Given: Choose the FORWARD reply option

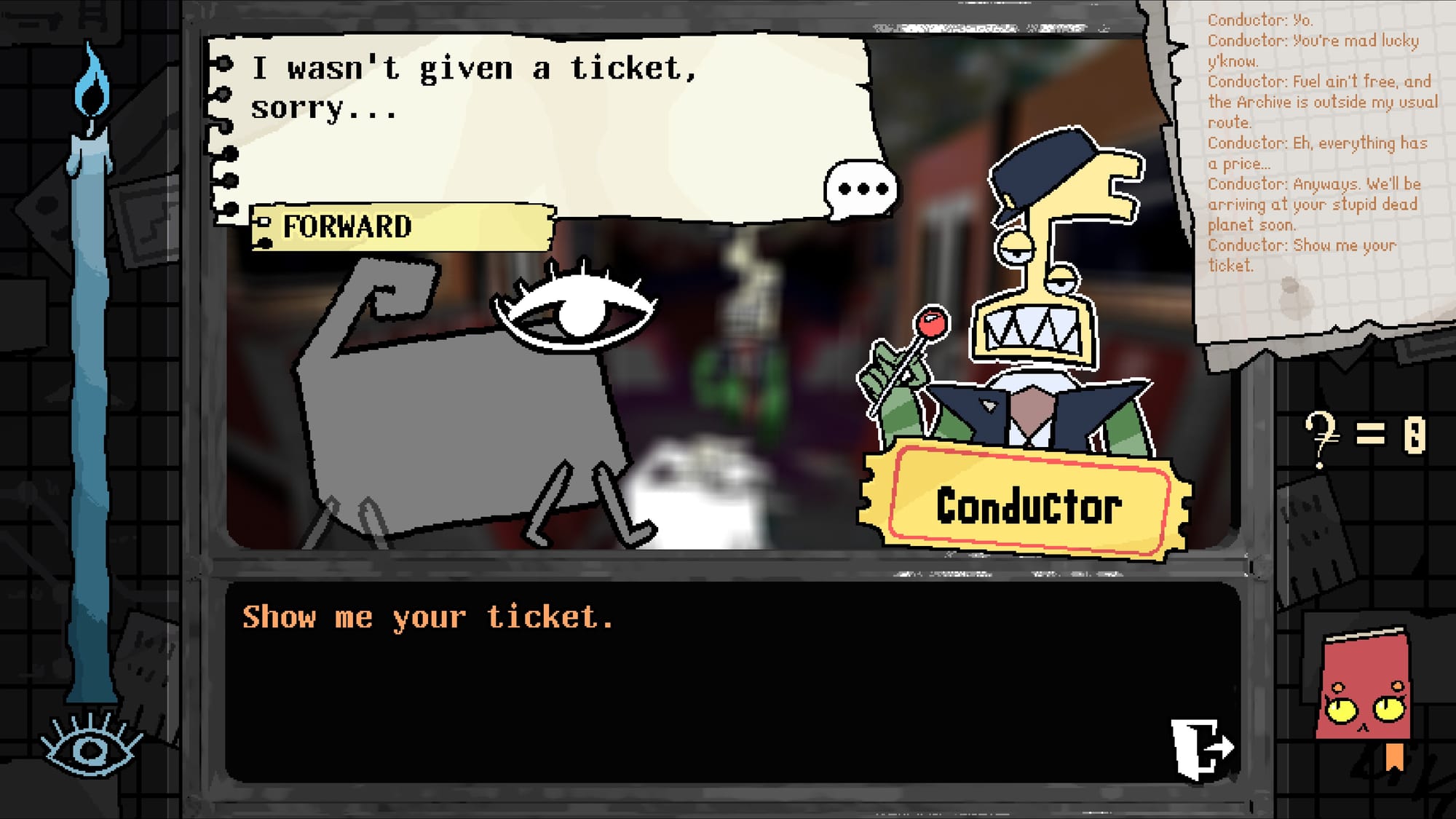Looking at the screenshot, I should coord(402,227).
